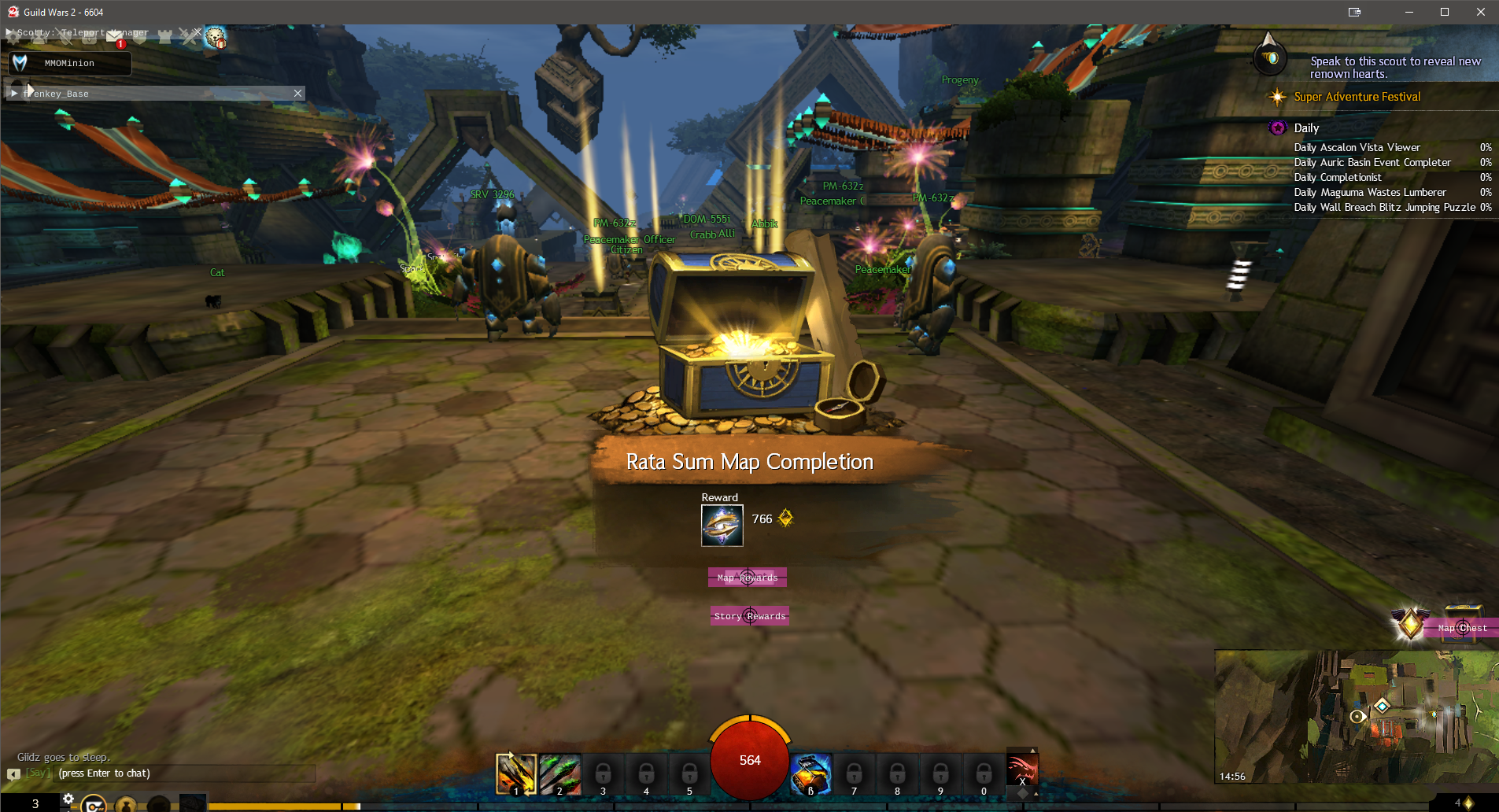Expand the frenkey_Base panel arrow
This screenshot has height=812, width=1499.
tap(14, 93)
